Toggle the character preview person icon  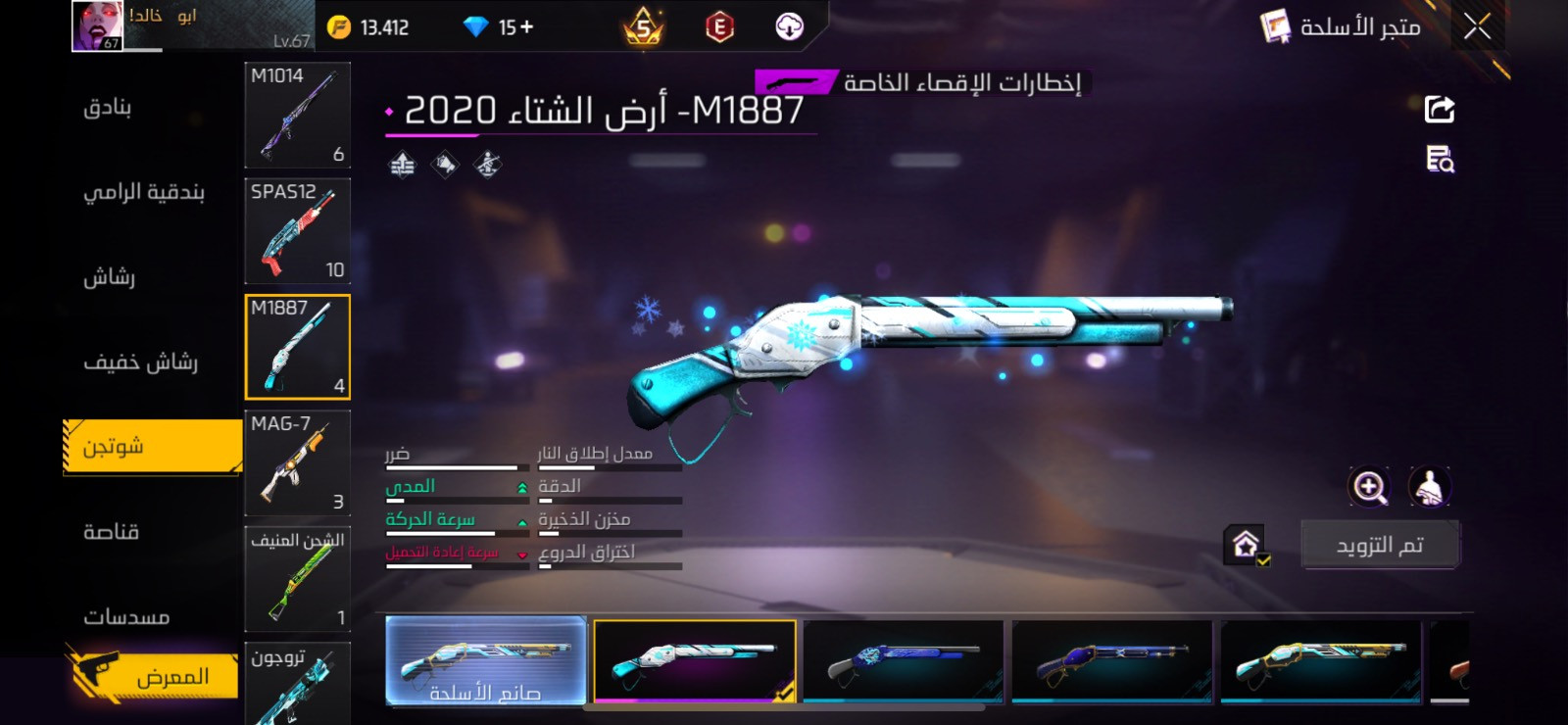click(1429, 487)
